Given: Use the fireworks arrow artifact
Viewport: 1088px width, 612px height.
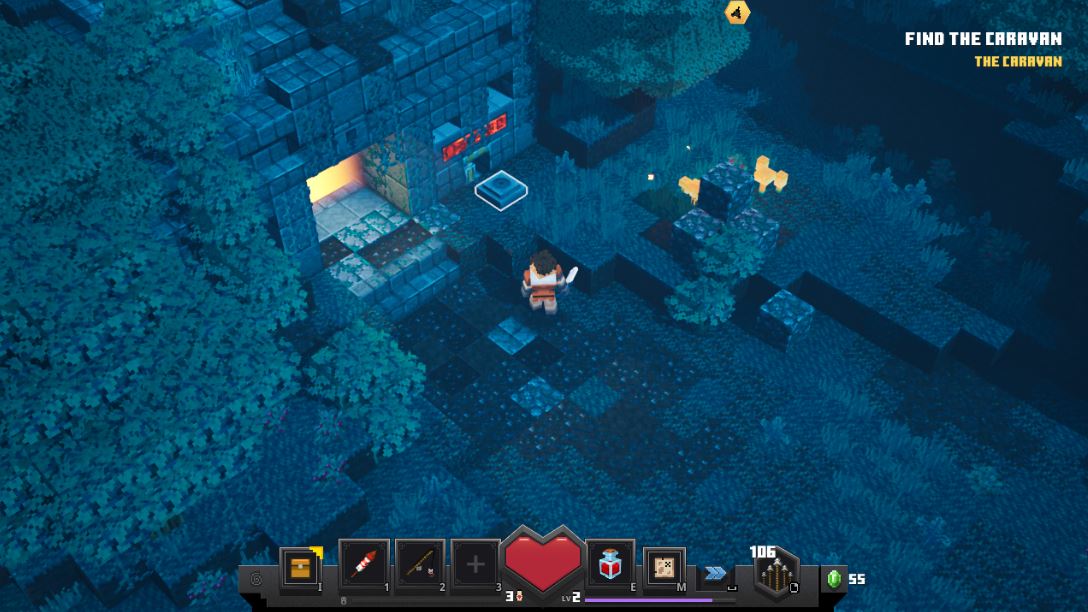Looking at the screenshot, I should [x=364, y=566].
